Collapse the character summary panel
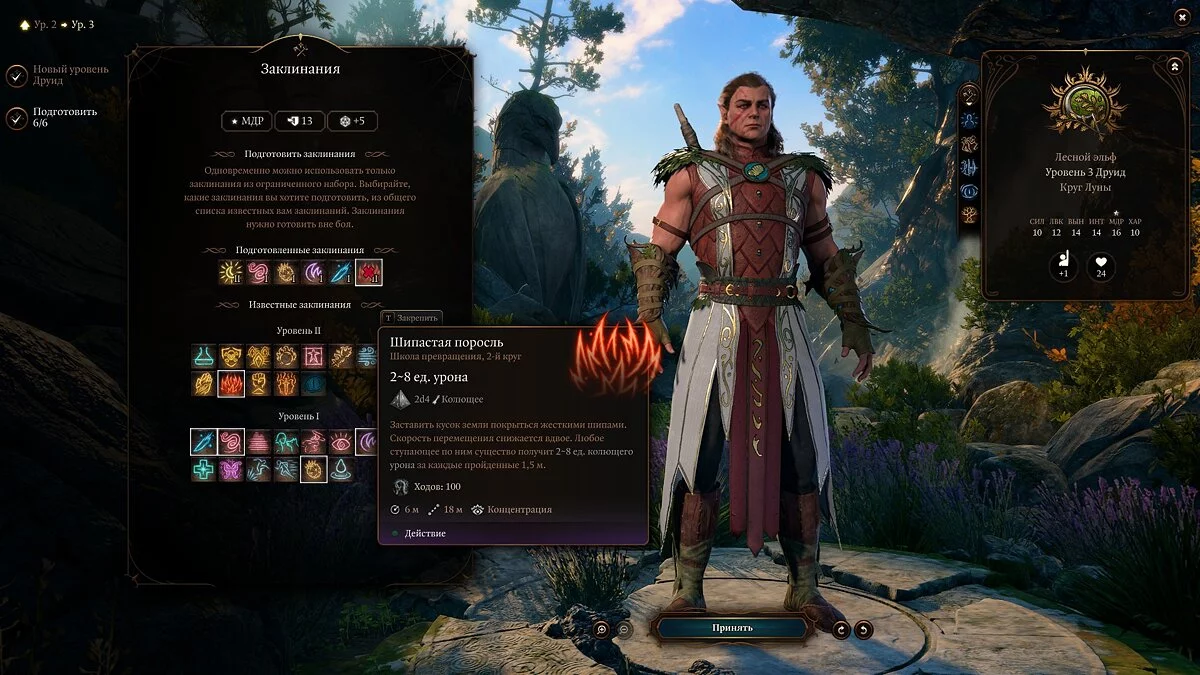Screen dimensions: 1200x675 click(x=1173, y=66)
